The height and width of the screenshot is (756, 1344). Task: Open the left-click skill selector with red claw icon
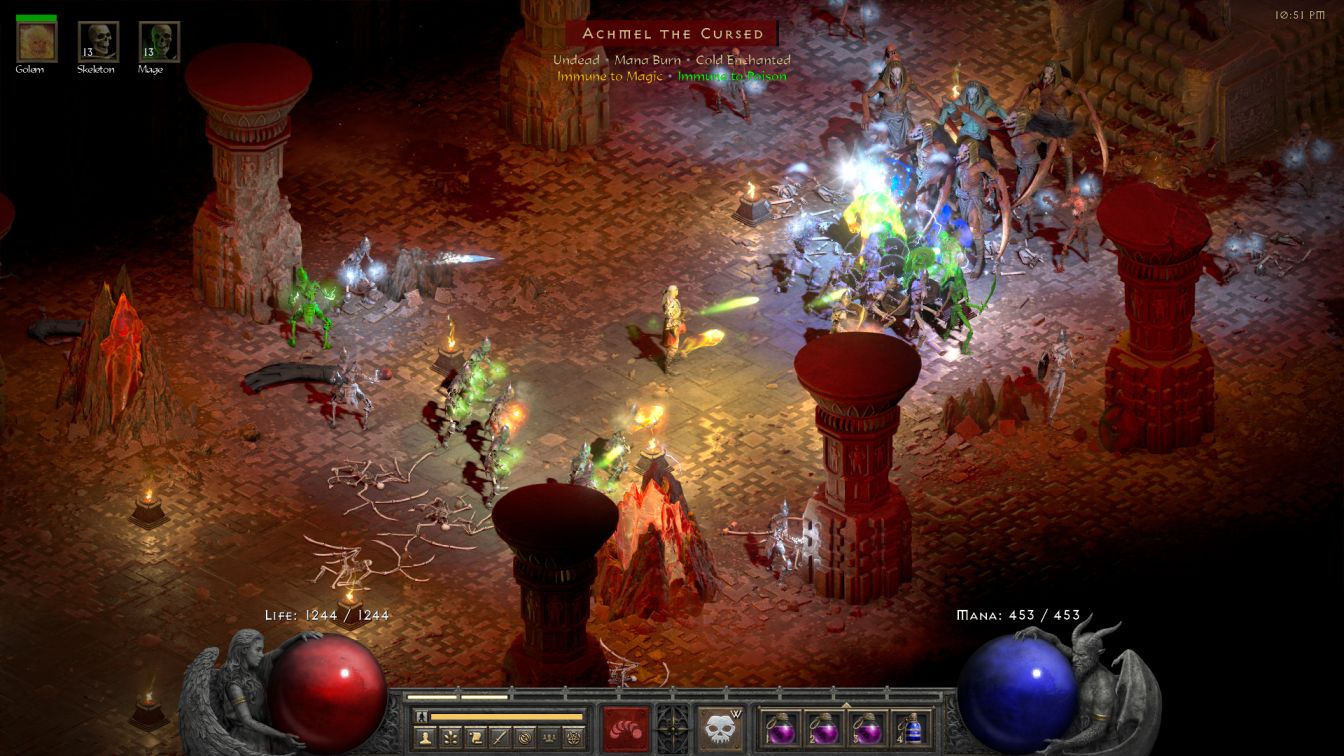625,728
